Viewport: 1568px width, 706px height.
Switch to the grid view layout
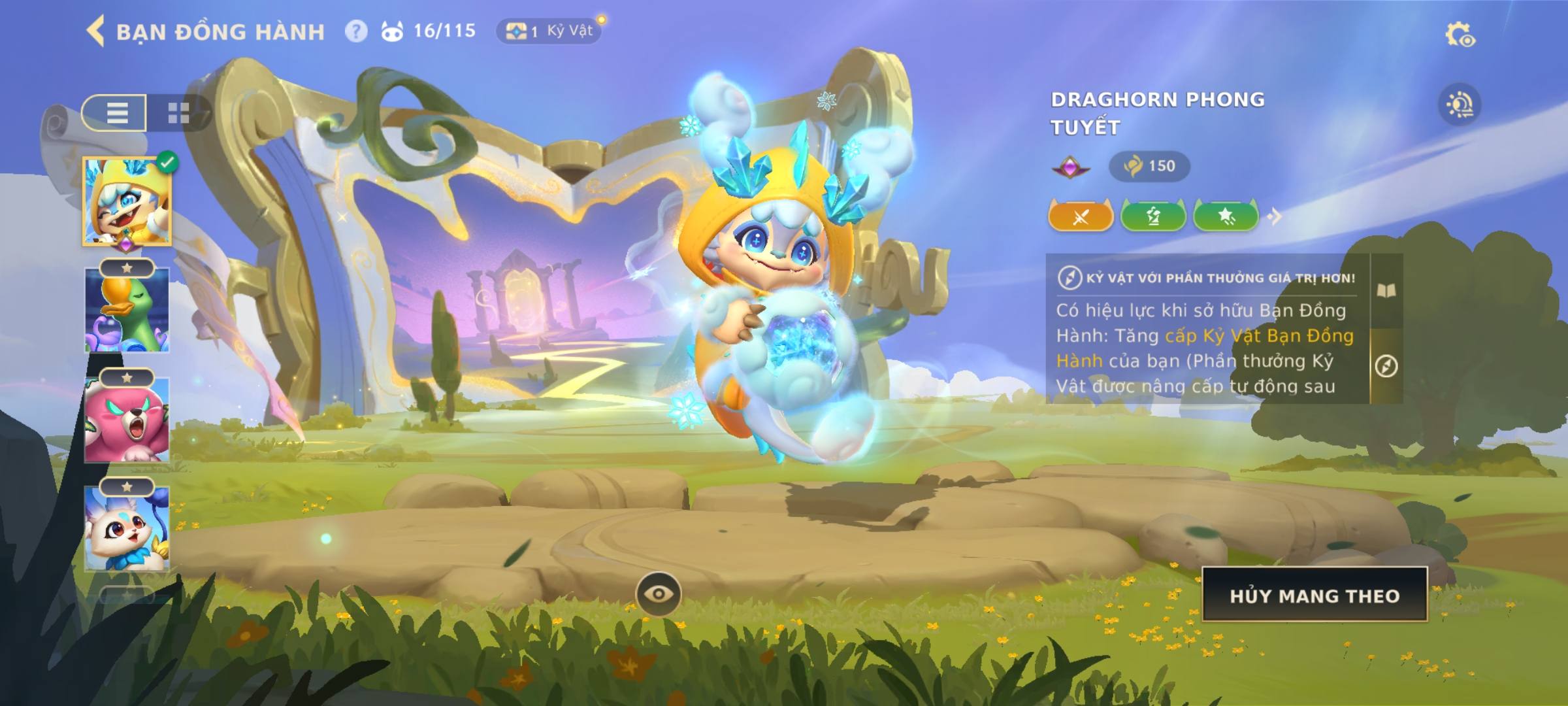[x=178, y=113]
